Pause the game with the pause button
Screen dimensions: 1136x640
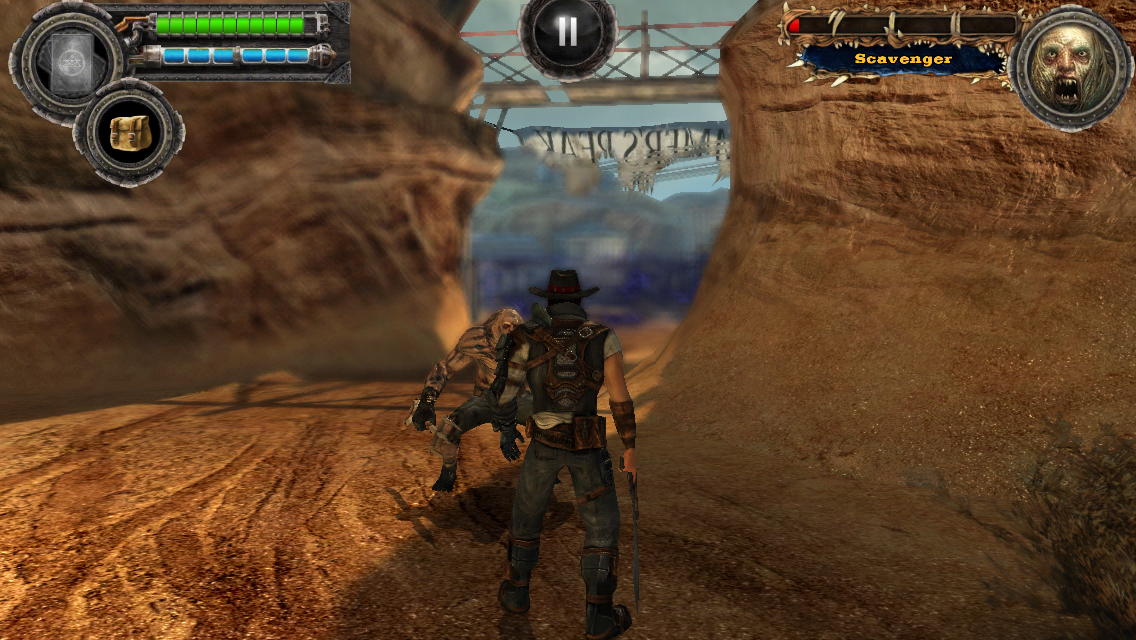[x=567, y=33]
